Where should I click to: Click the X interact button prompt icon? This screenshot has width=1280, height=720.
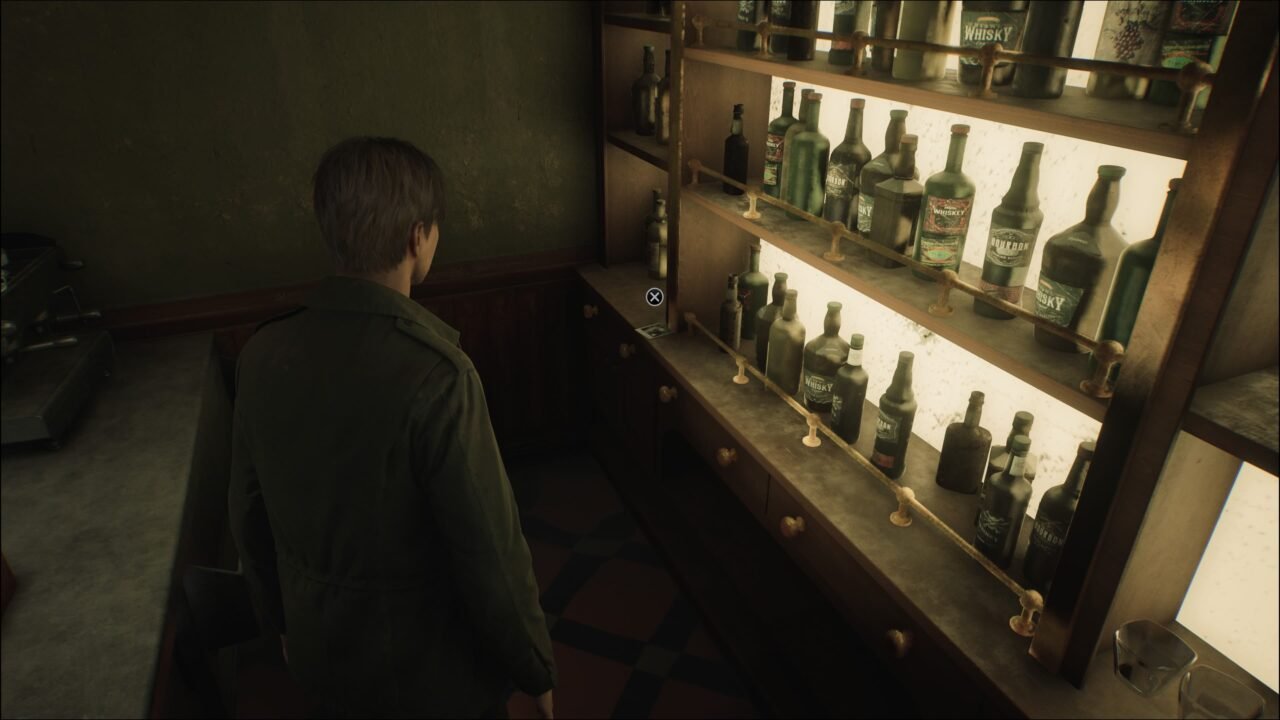pyautogui.click(x=655, y=296)
